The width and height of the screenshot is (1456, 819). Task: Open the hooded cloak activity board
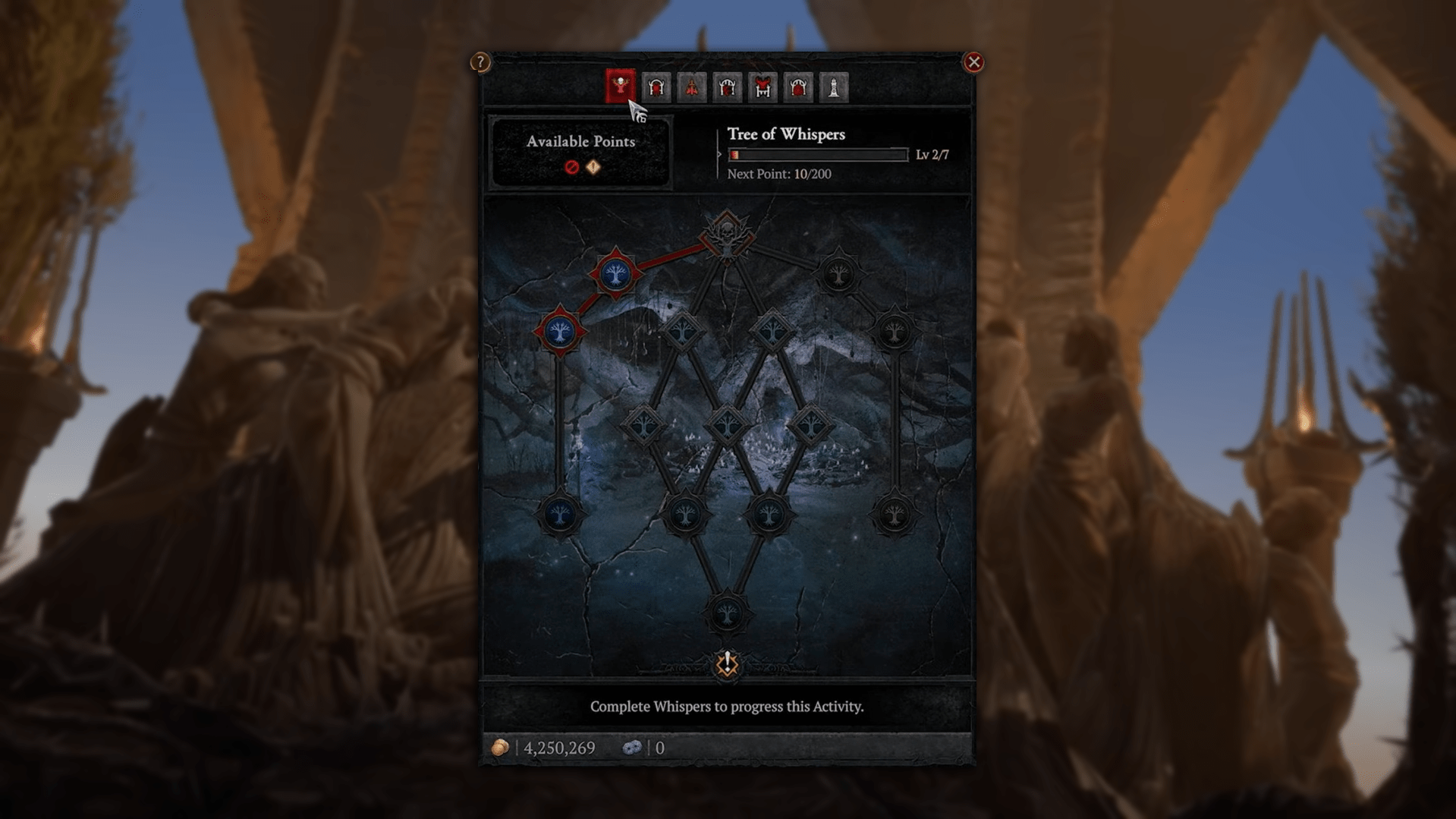pyautogui.click(x=797, y=87)
